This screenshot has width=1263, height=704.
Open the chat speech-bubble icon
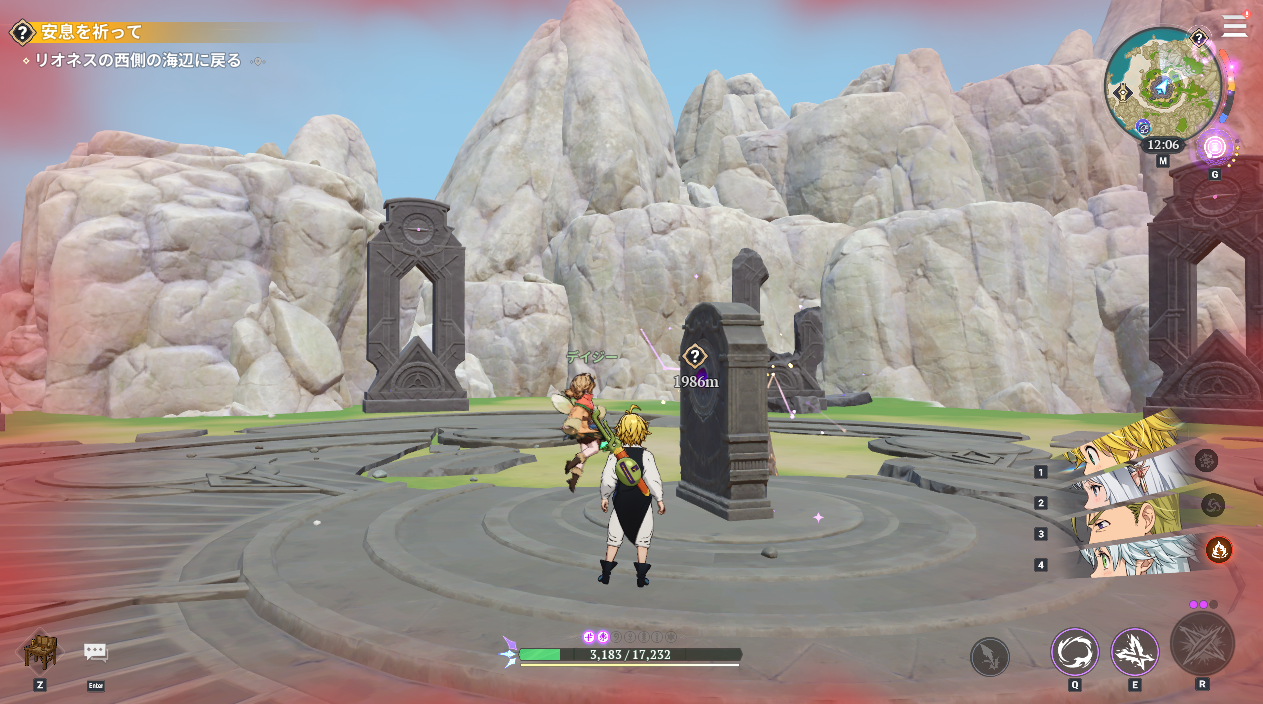click(x=96, y=652)
